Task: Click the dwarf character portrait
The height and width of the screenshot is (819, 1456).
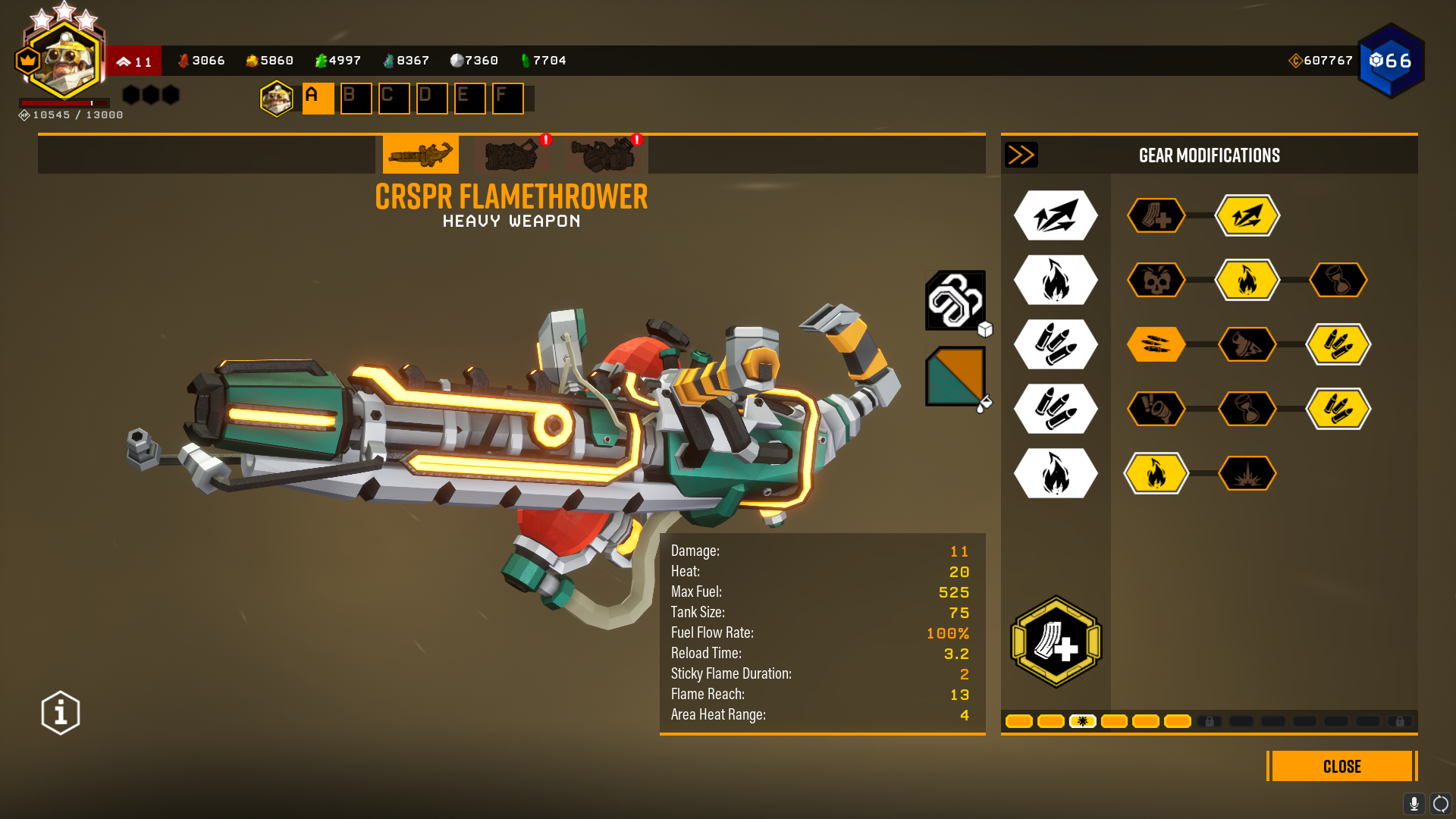Action: [64, 61]
